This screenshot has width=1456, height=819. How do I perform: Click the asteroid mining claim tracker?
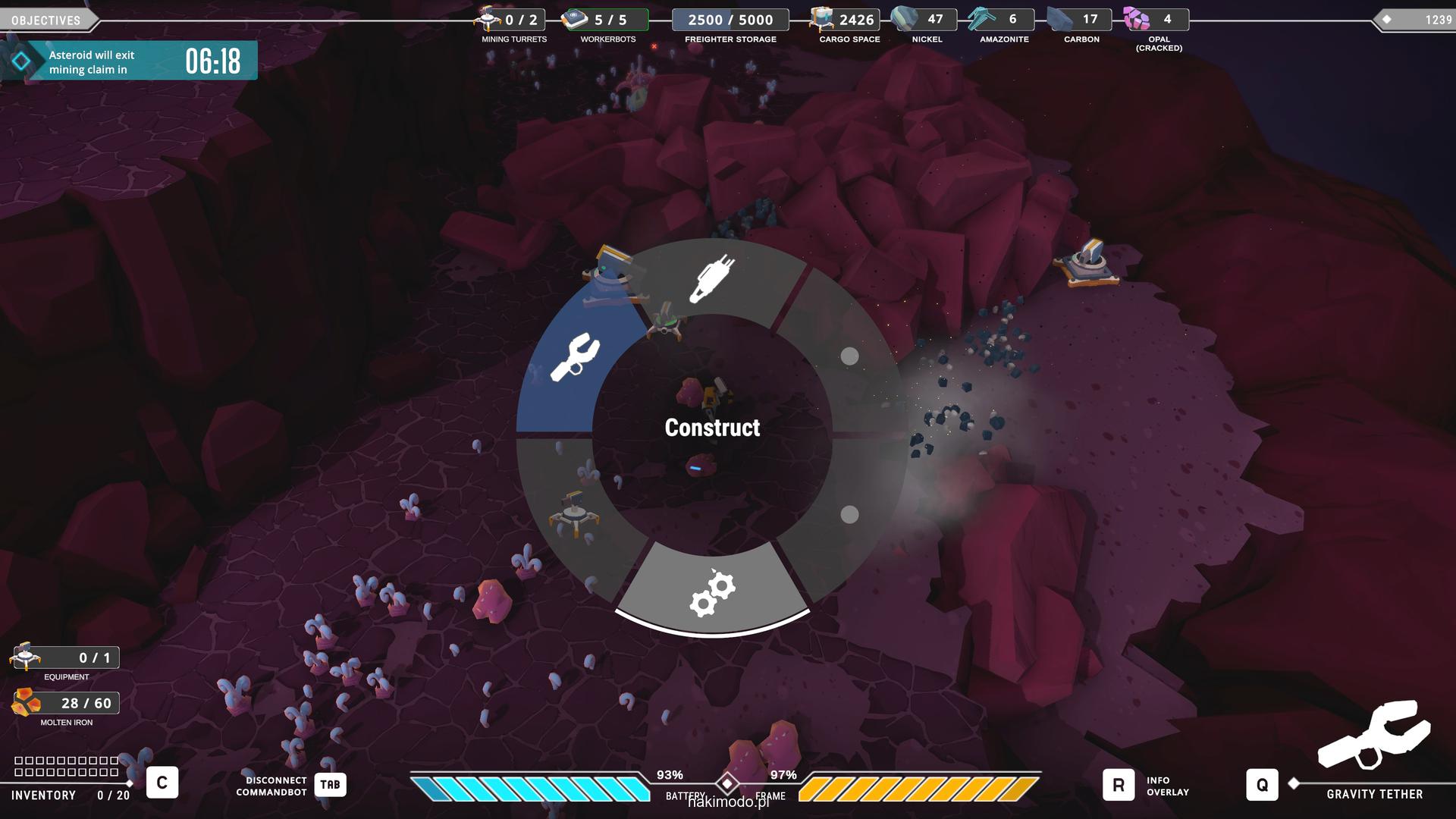pos(129,61)
